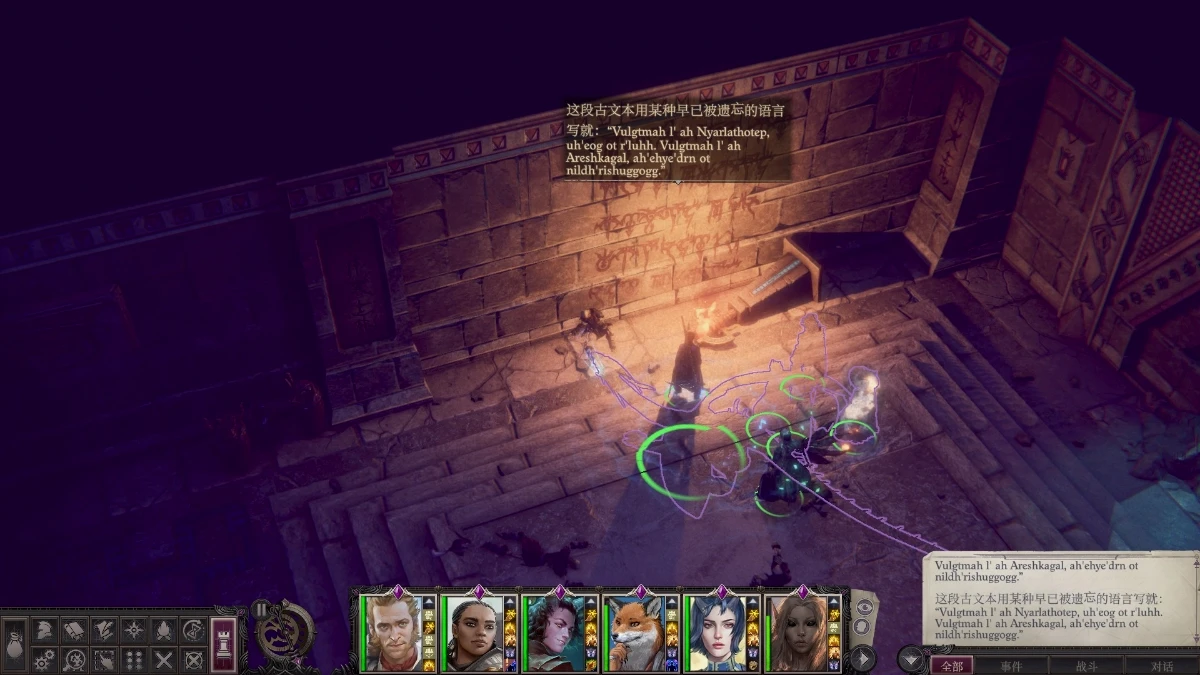This screenshot has width=1200, height=675.
Task: Click the compass star map icon
Action: (134, 630)
